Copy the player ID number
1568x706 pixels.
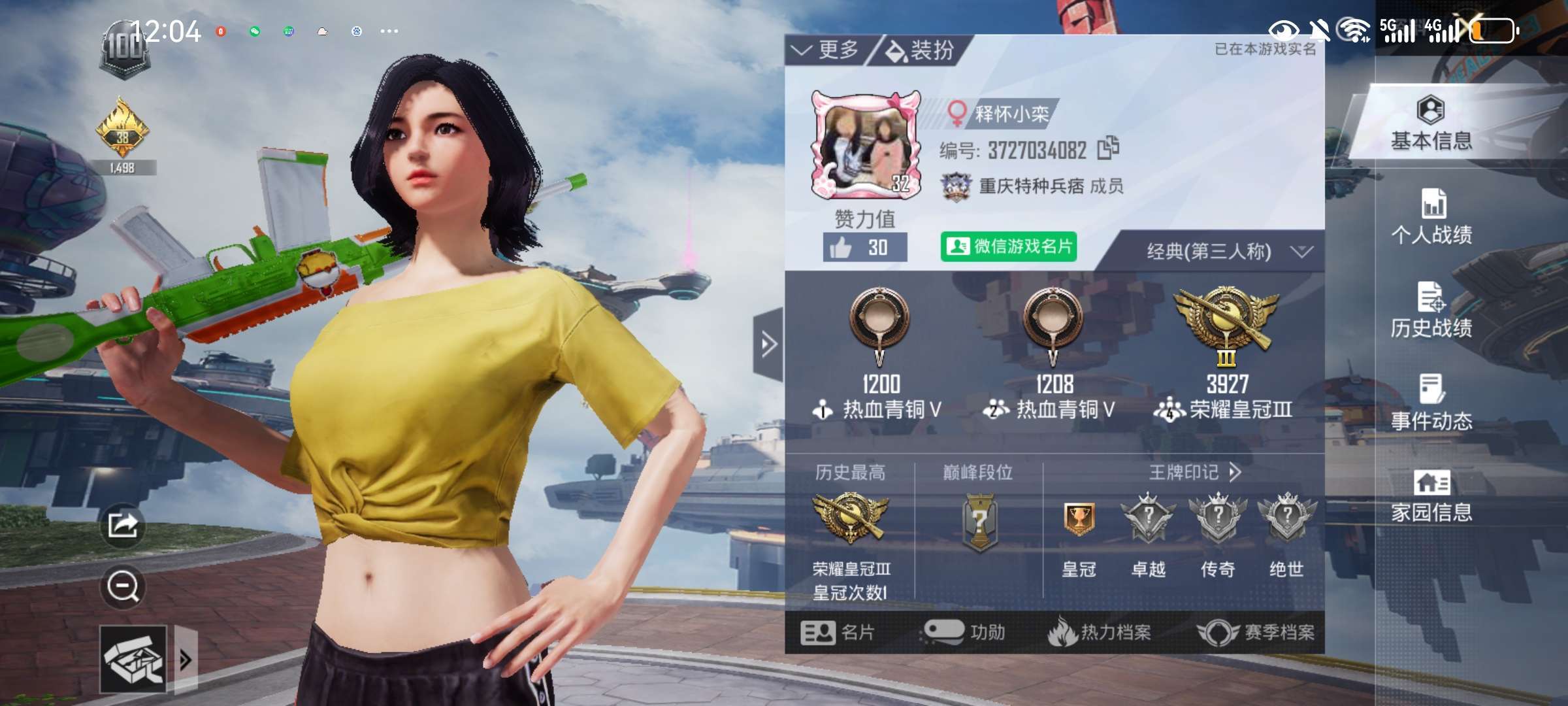[1108, 148]
